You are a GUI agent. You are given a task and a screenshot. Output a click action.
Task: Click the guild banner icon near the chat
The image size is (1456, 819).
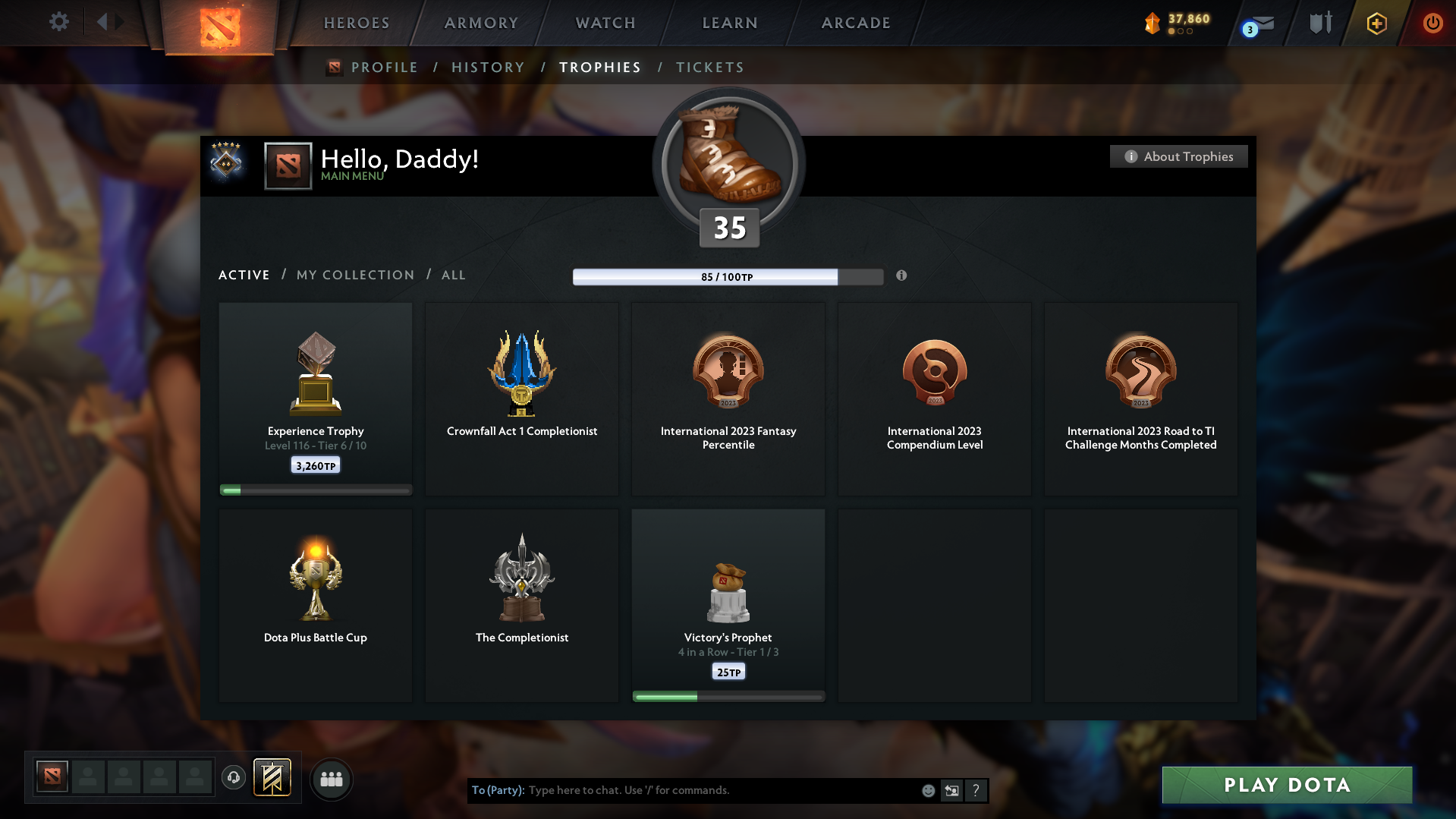[273, 777]
